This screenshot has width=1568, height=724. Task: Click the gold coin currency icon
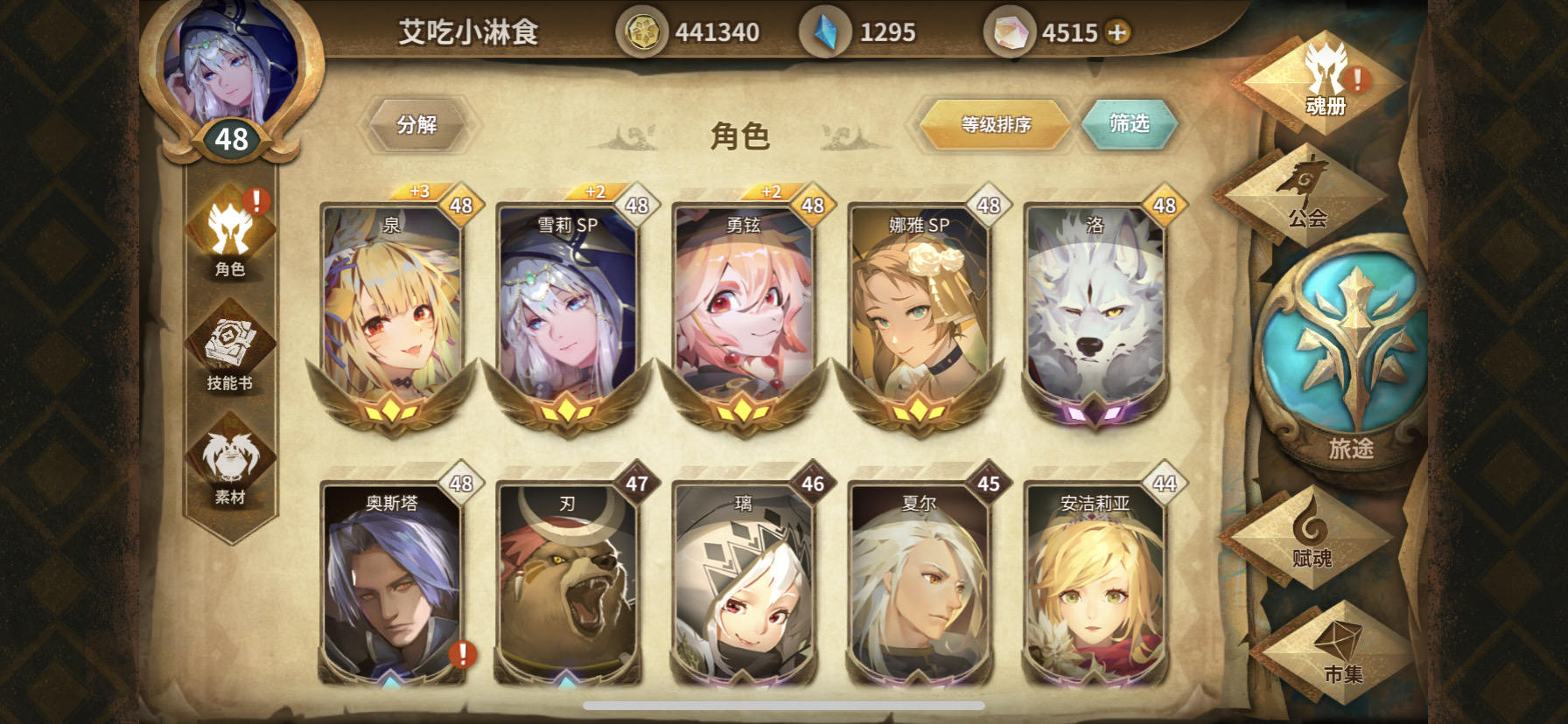coord(645,29)
